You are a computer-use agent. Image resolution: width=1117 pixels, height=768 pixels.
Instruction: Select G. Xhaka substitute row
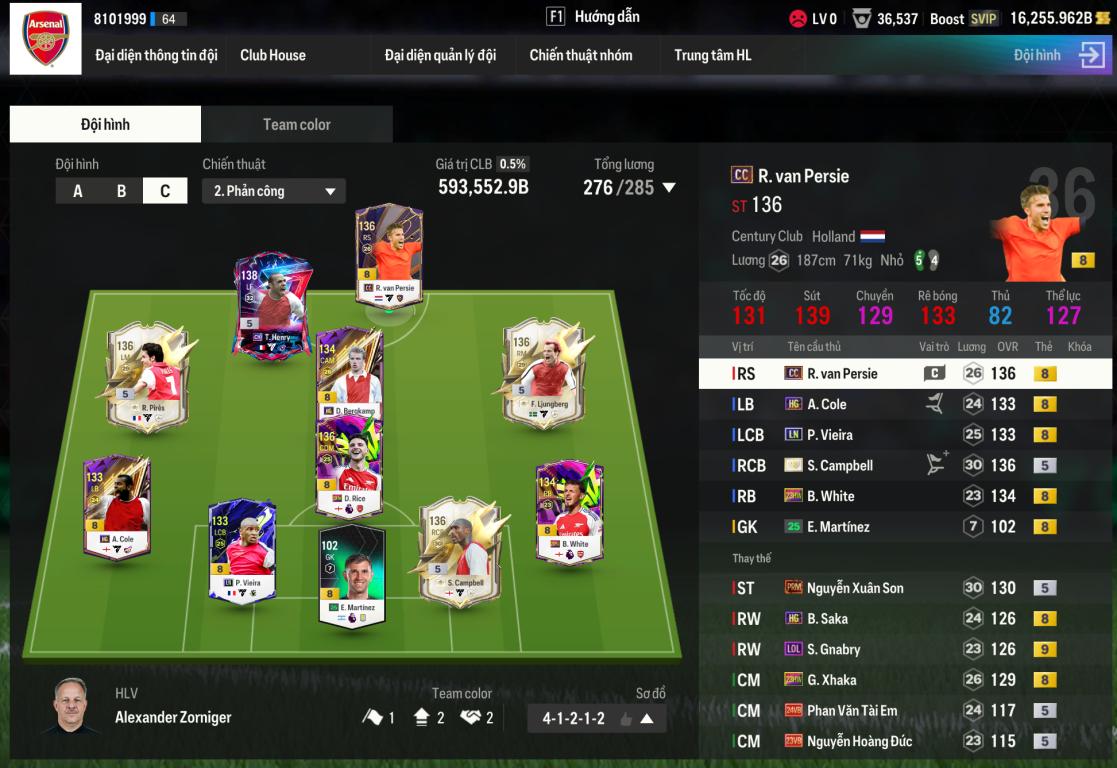(x=905, y=680)
